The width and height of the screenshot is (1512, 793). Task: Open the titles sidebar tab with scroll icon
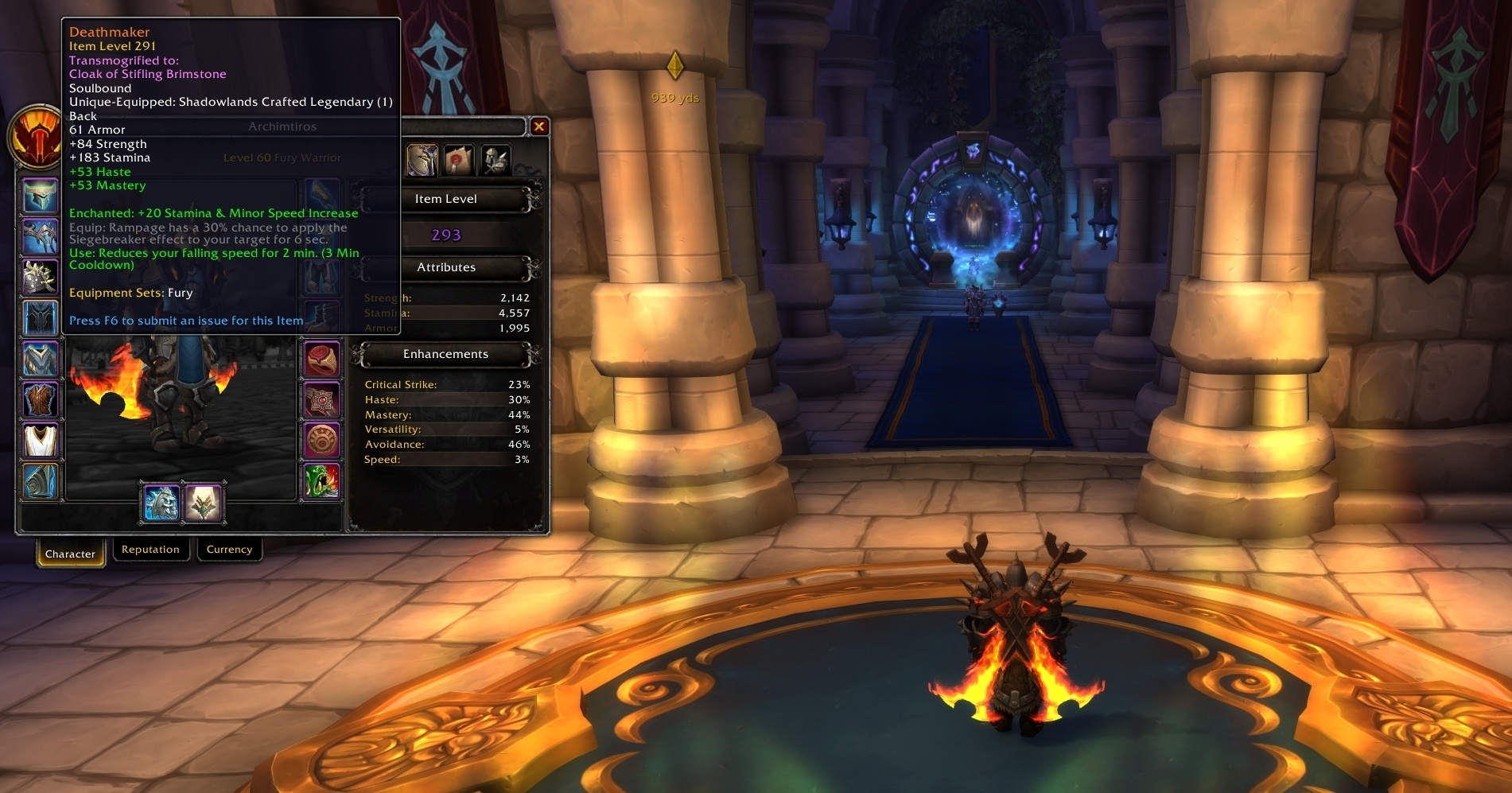[459, 160]
